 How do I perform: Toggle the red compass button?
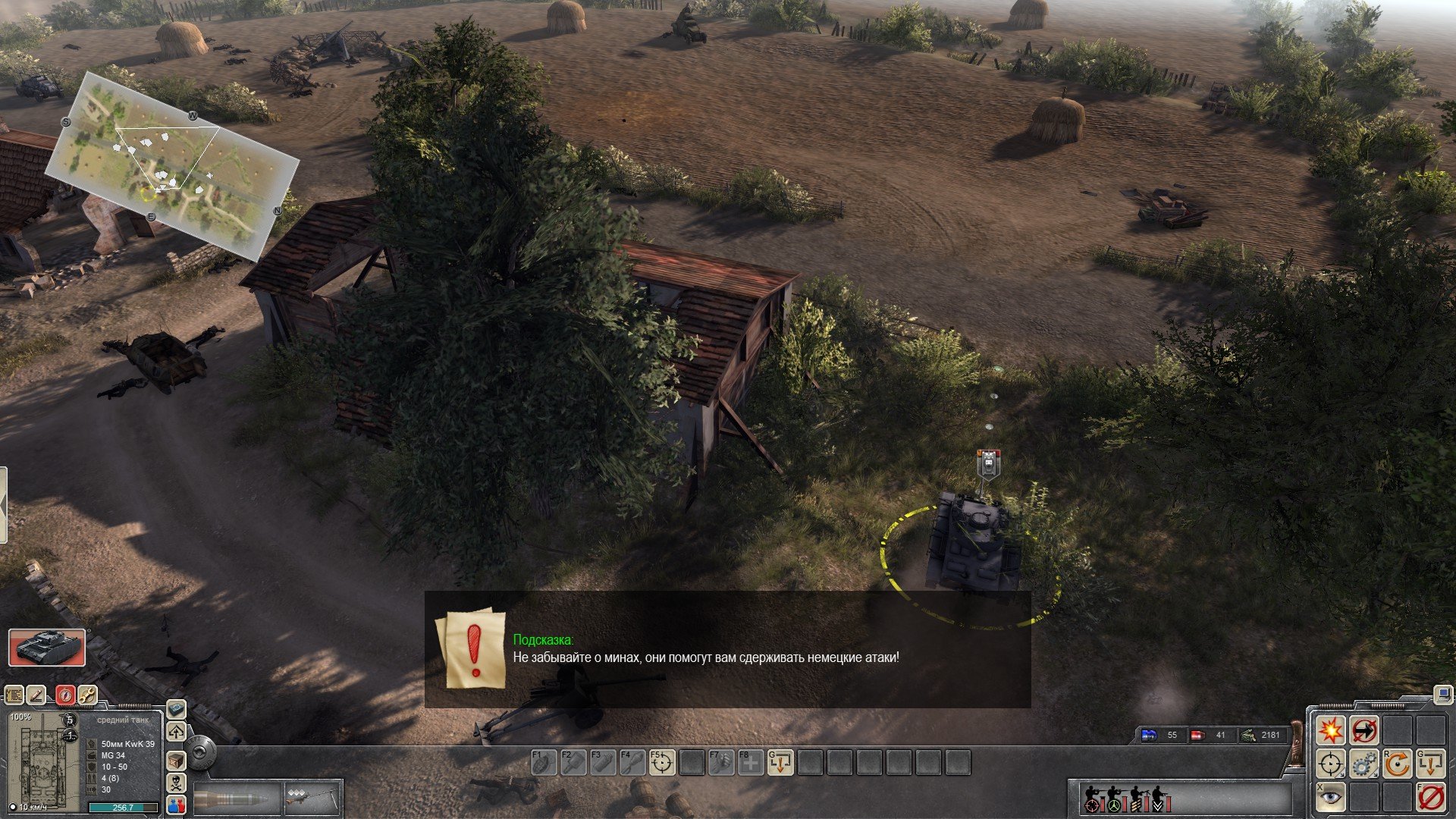[65, 695]
